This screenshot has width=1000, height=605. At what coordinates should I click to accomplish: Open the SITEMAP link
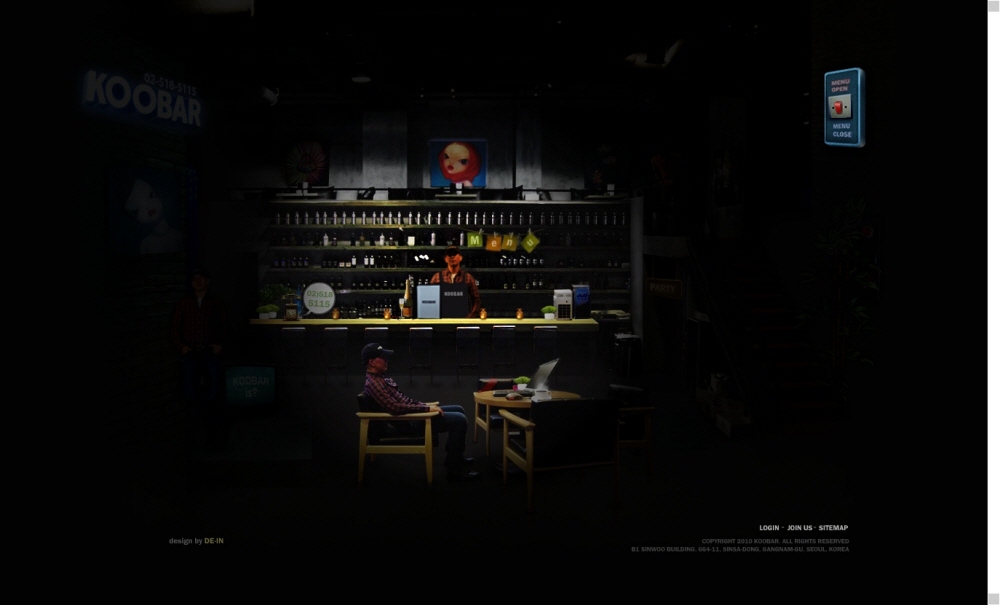[x=833, y=528]
